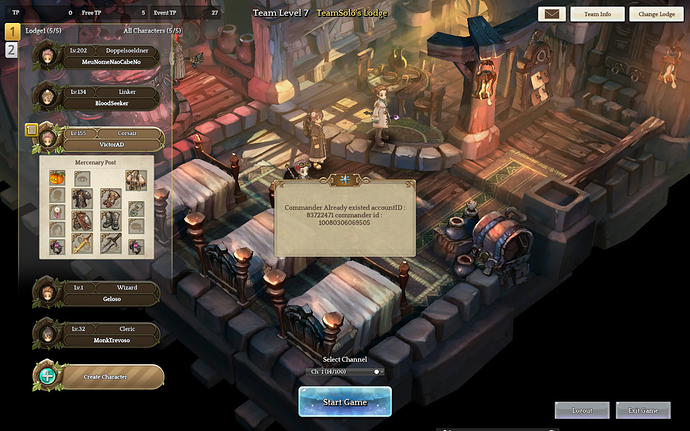
Task: Switch to lodge tab 1
Action: pos(12,32)
